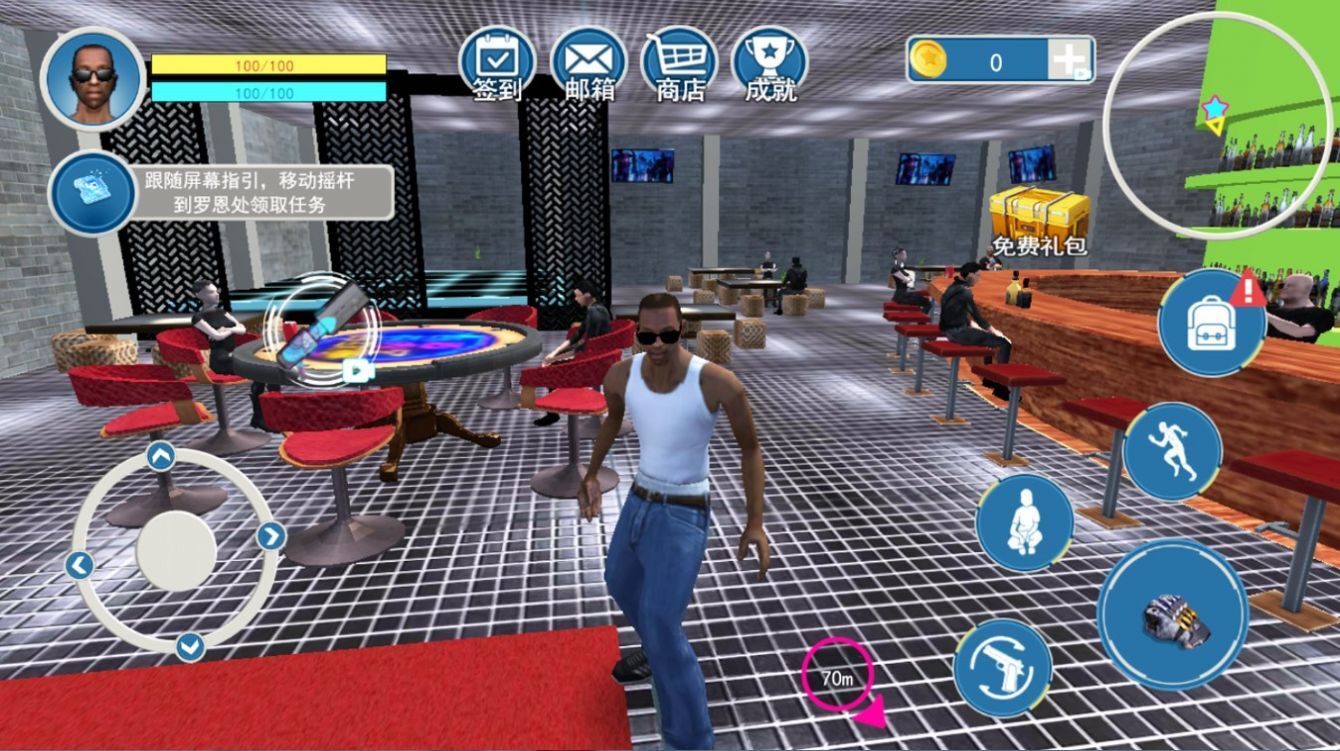Tap the joystick right arrow
The height and width of the screenshot is (751, 1340).
(x=271, y=537)
